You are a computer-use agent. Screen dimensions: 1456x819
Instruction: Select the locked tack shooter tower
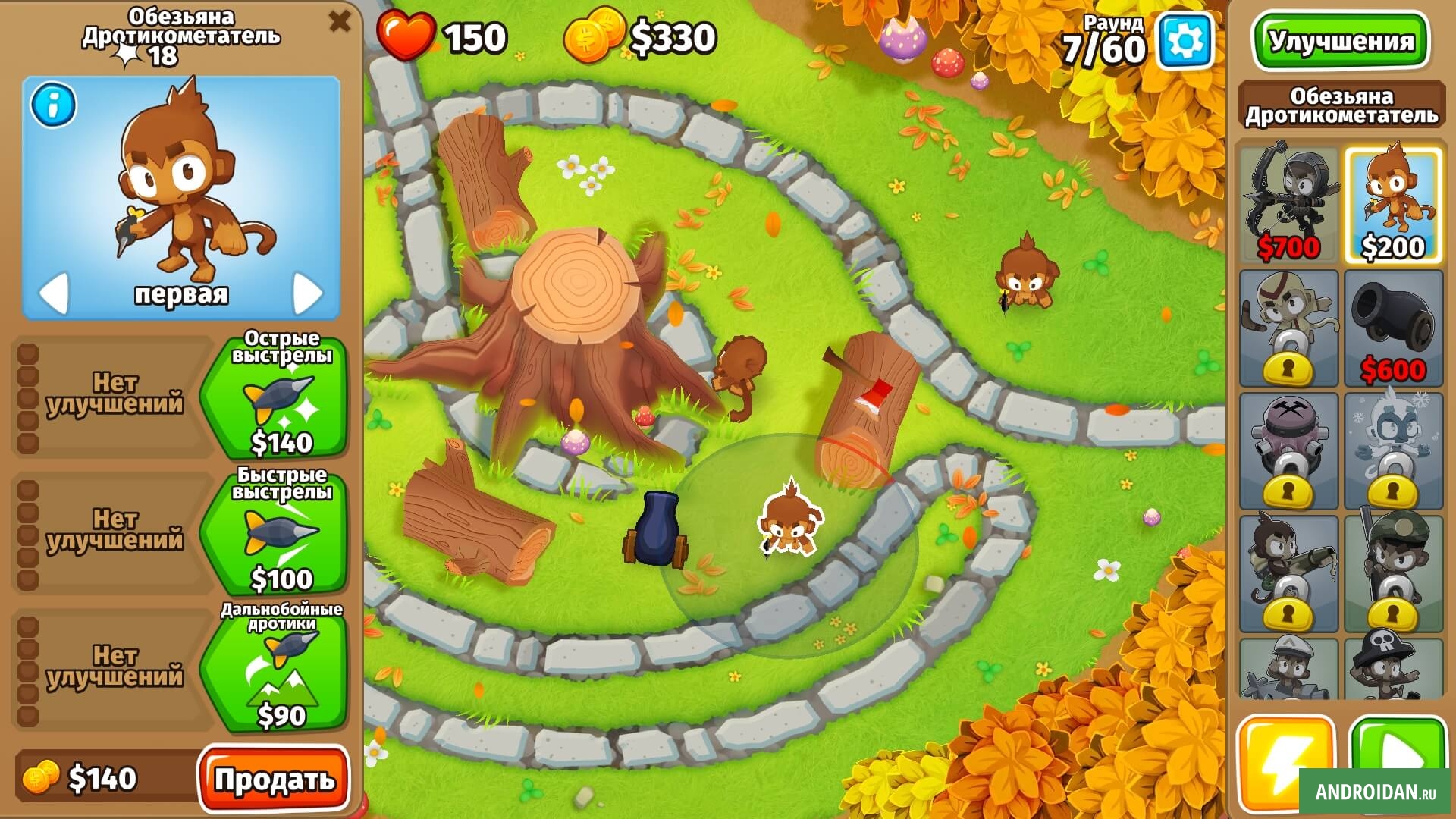(1288, 451)
